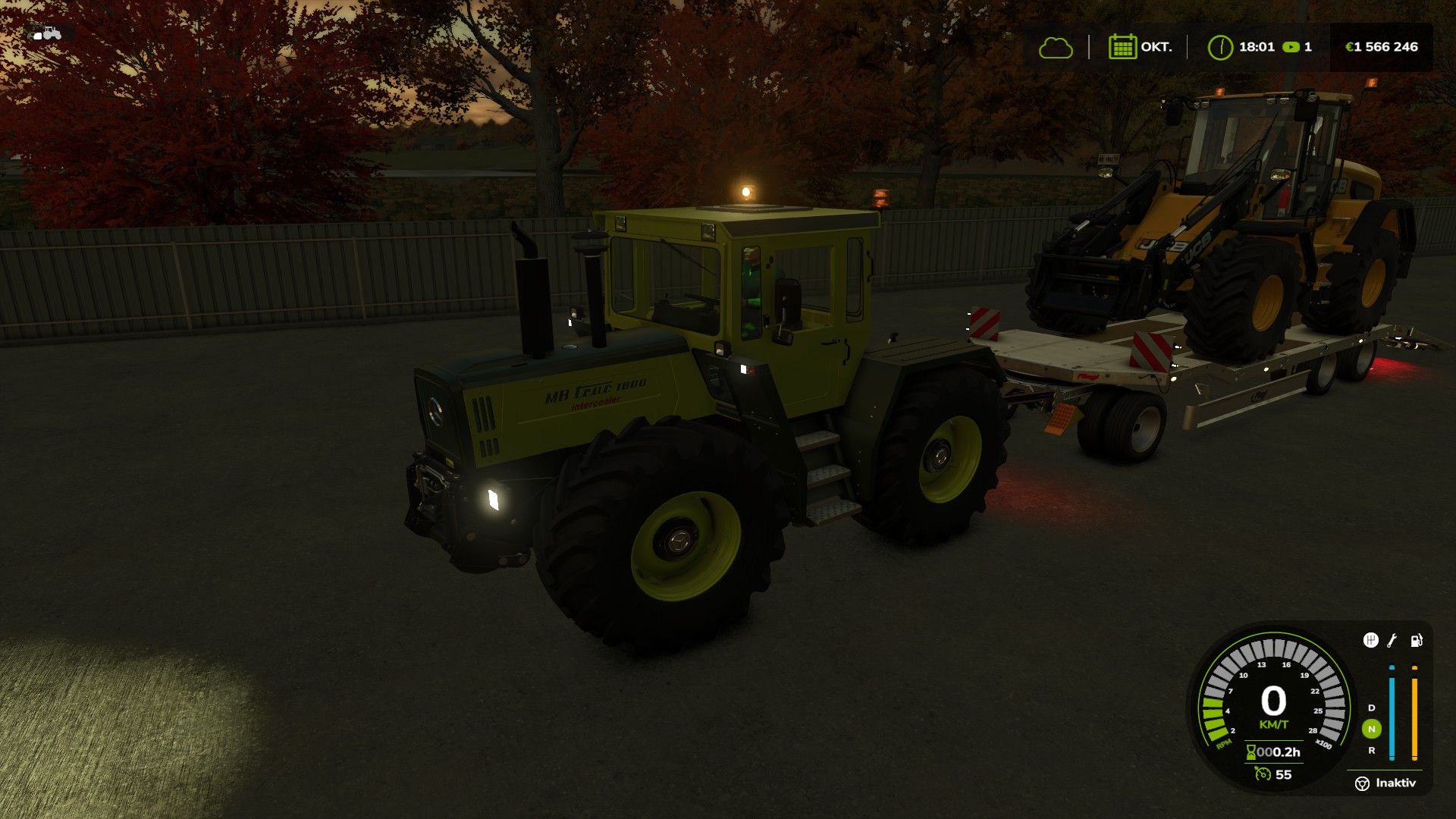
Task: Shift into Drive using the D indicator
Action: coord(1371,708)
